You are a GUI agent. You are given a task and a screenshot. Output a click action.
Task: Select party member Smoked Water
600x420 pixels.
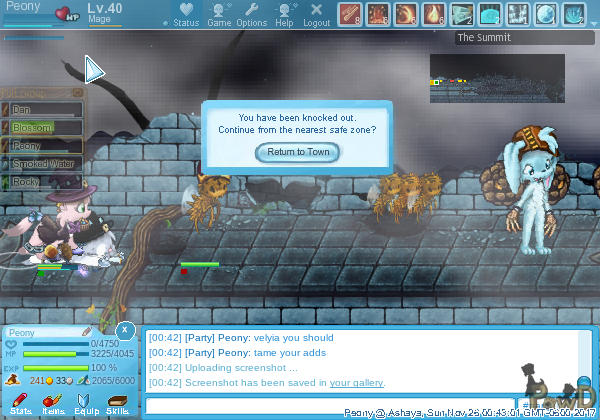[x=44, y=163]
